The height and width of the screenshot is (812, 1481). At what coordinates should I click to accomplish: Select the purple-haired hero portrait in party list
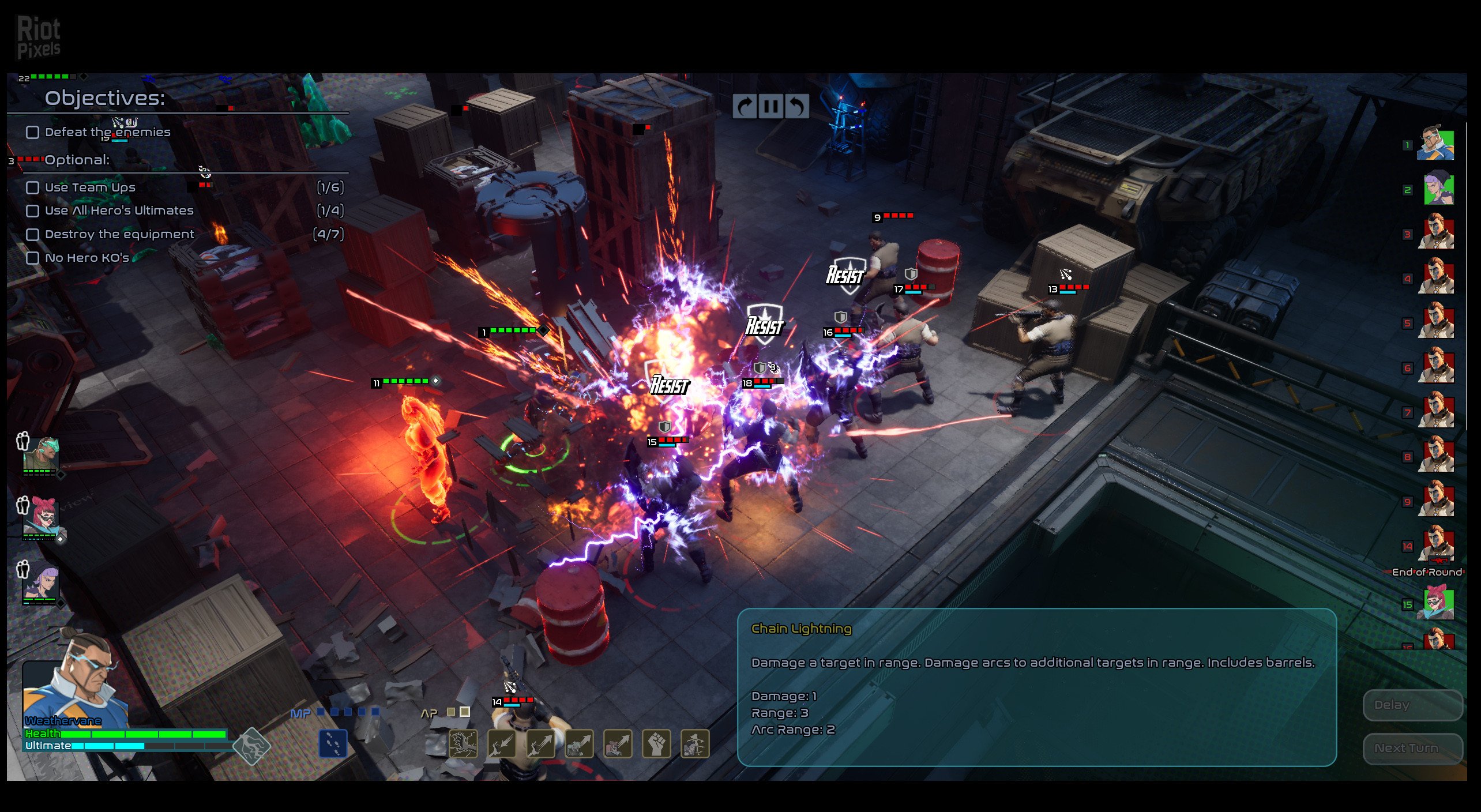point(40,582)
